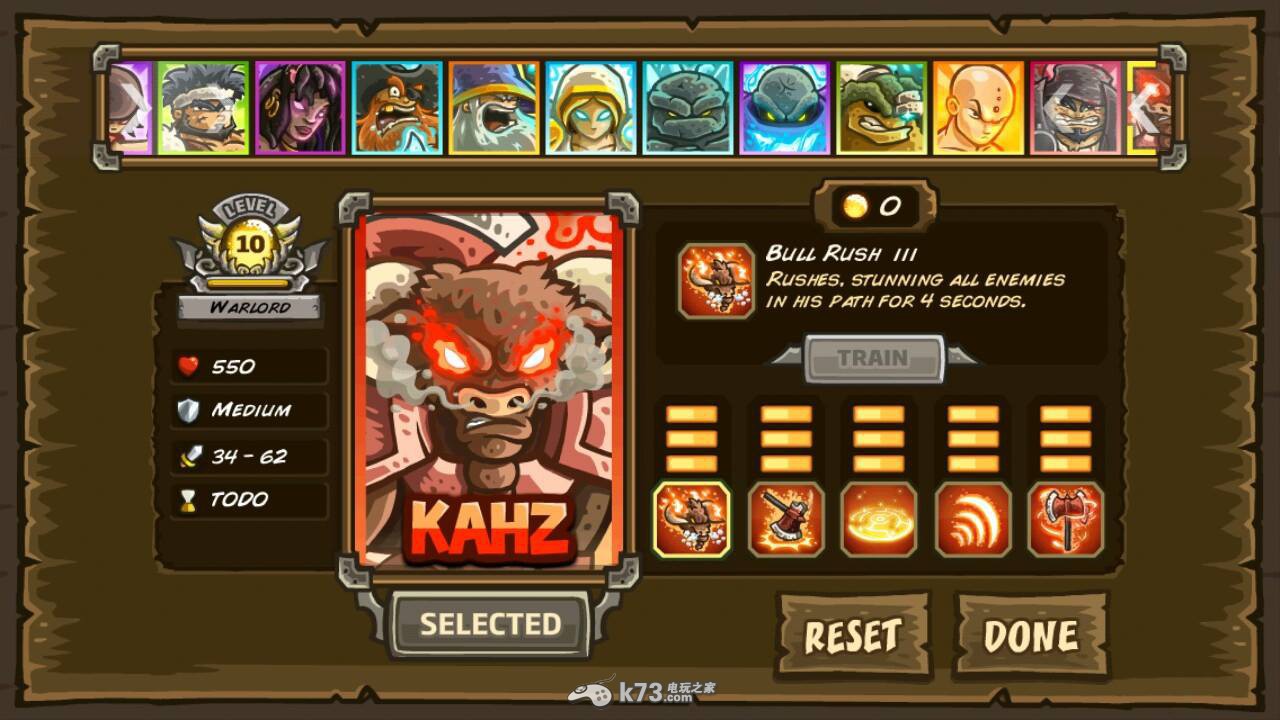Click the hourglass icon next to TODO
This screenshot has height=720, width=1280.
coord(186,498)
